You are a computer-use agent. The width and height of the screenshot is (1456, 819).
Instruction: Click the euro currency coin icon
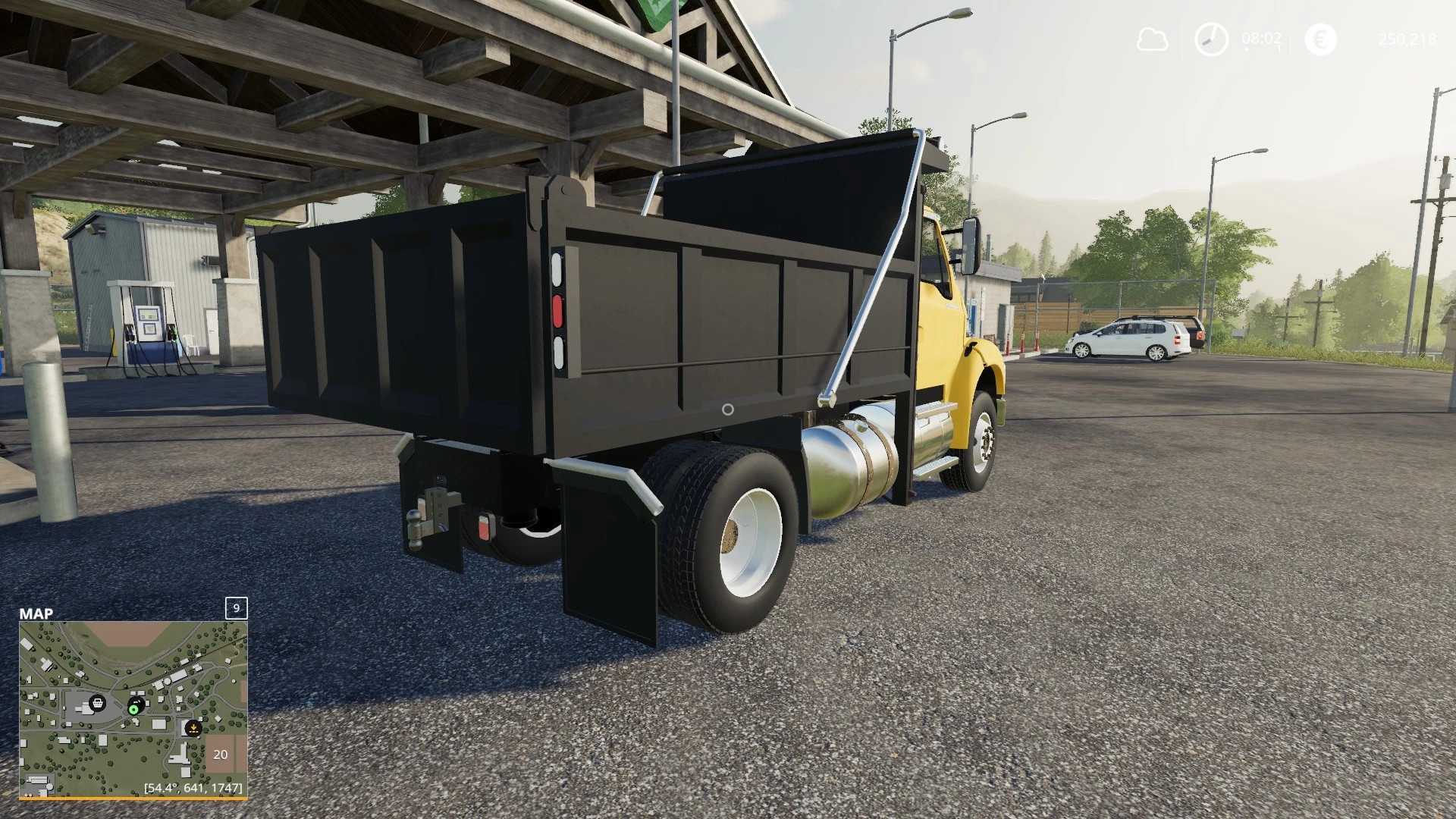pyautogui.click(x=1321, y=39)
